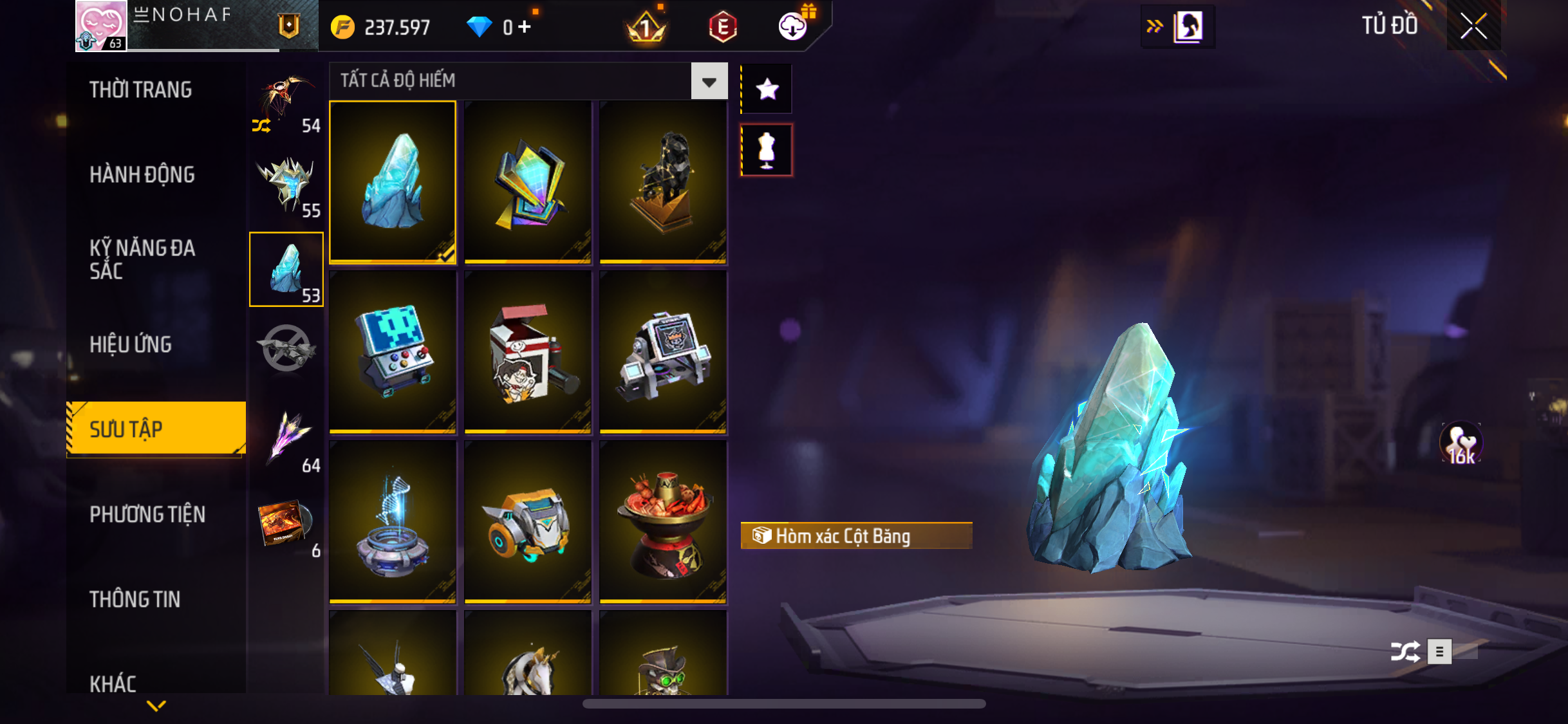
Task: Open the Tất Cả Độ Hiếm rarity dropdown
Action: (709, 81)
